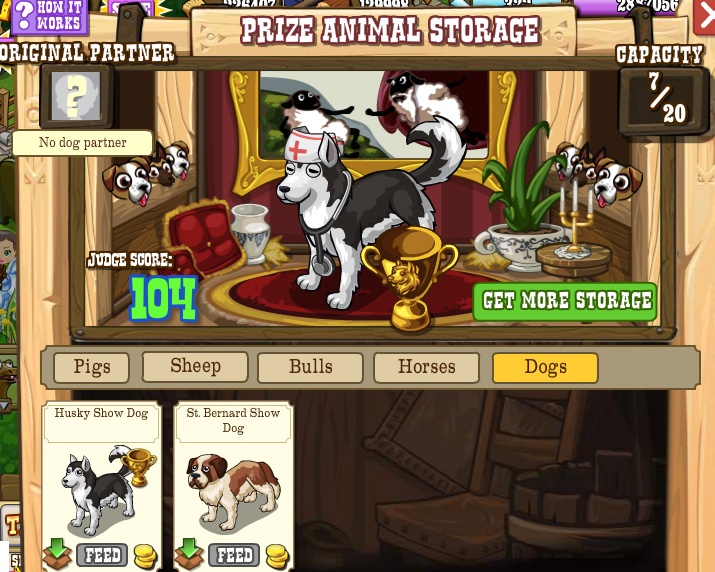
Task: Feed the Husky Show Dog
Action: click(101, 555)
